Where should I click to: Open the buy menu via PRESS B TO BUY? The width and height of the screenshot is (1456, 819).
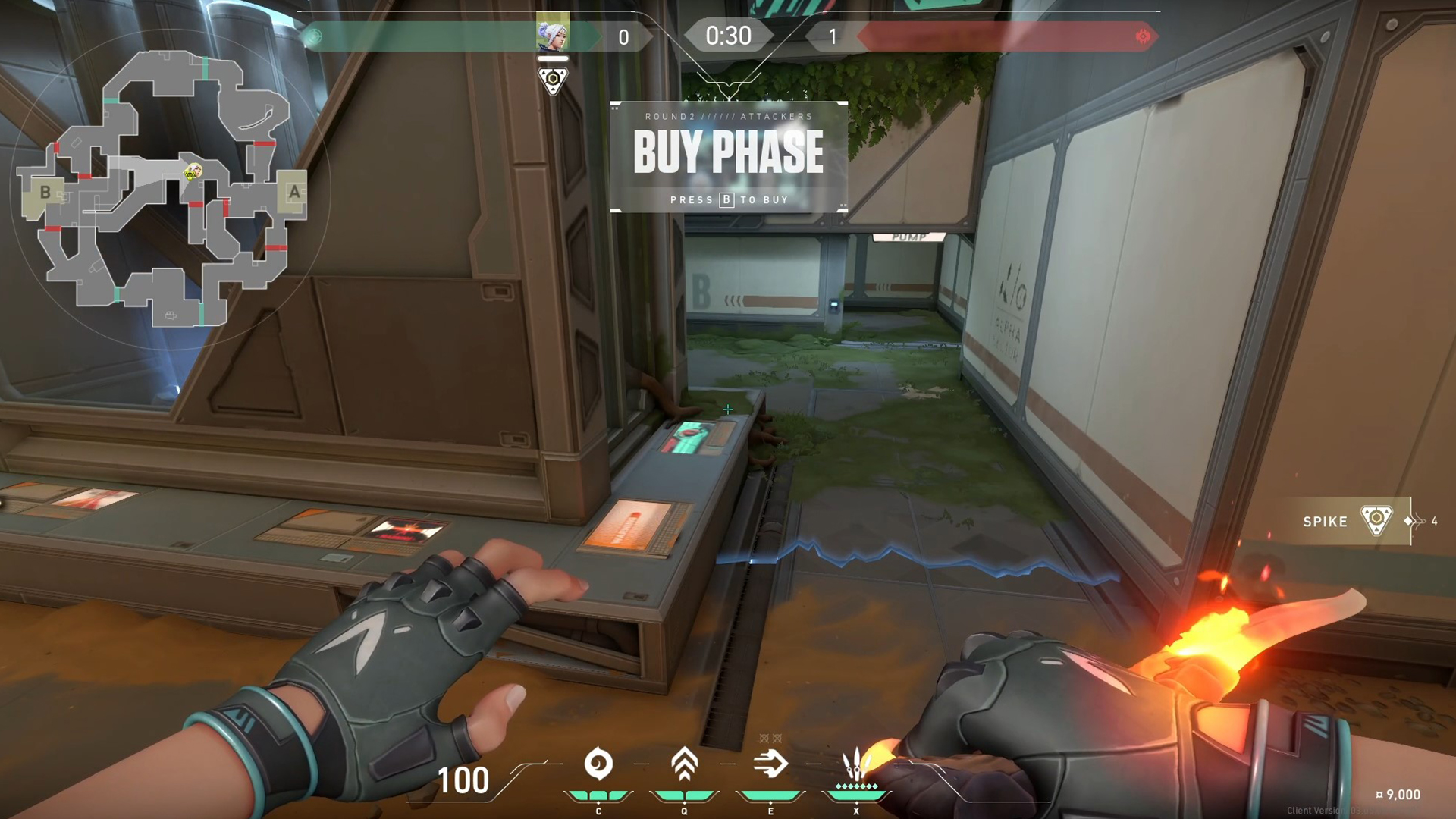pyautogui.click(x=728, y=199)
